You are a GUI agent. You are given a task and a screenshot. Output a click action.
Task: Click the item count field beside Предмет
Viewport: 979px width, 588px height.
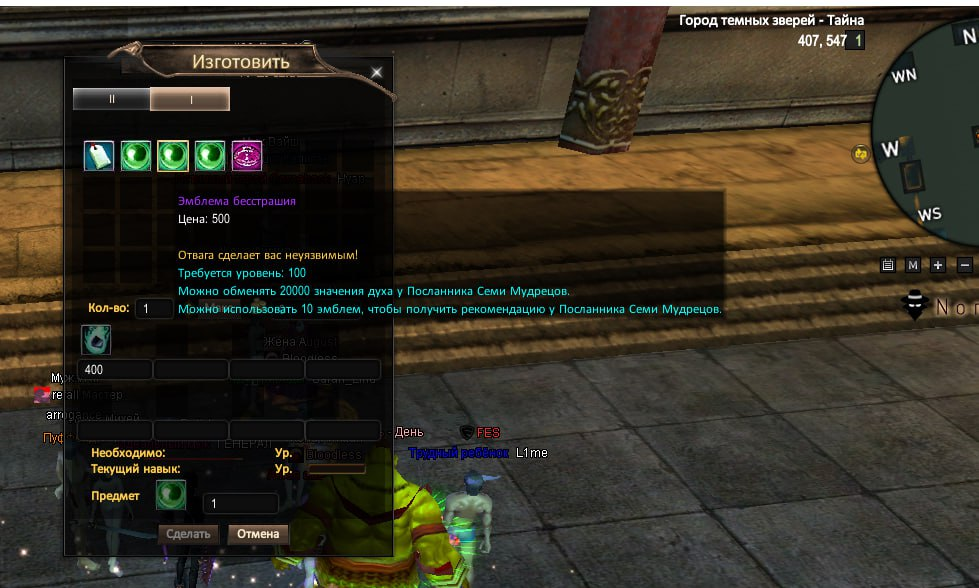tap(240, 504)
